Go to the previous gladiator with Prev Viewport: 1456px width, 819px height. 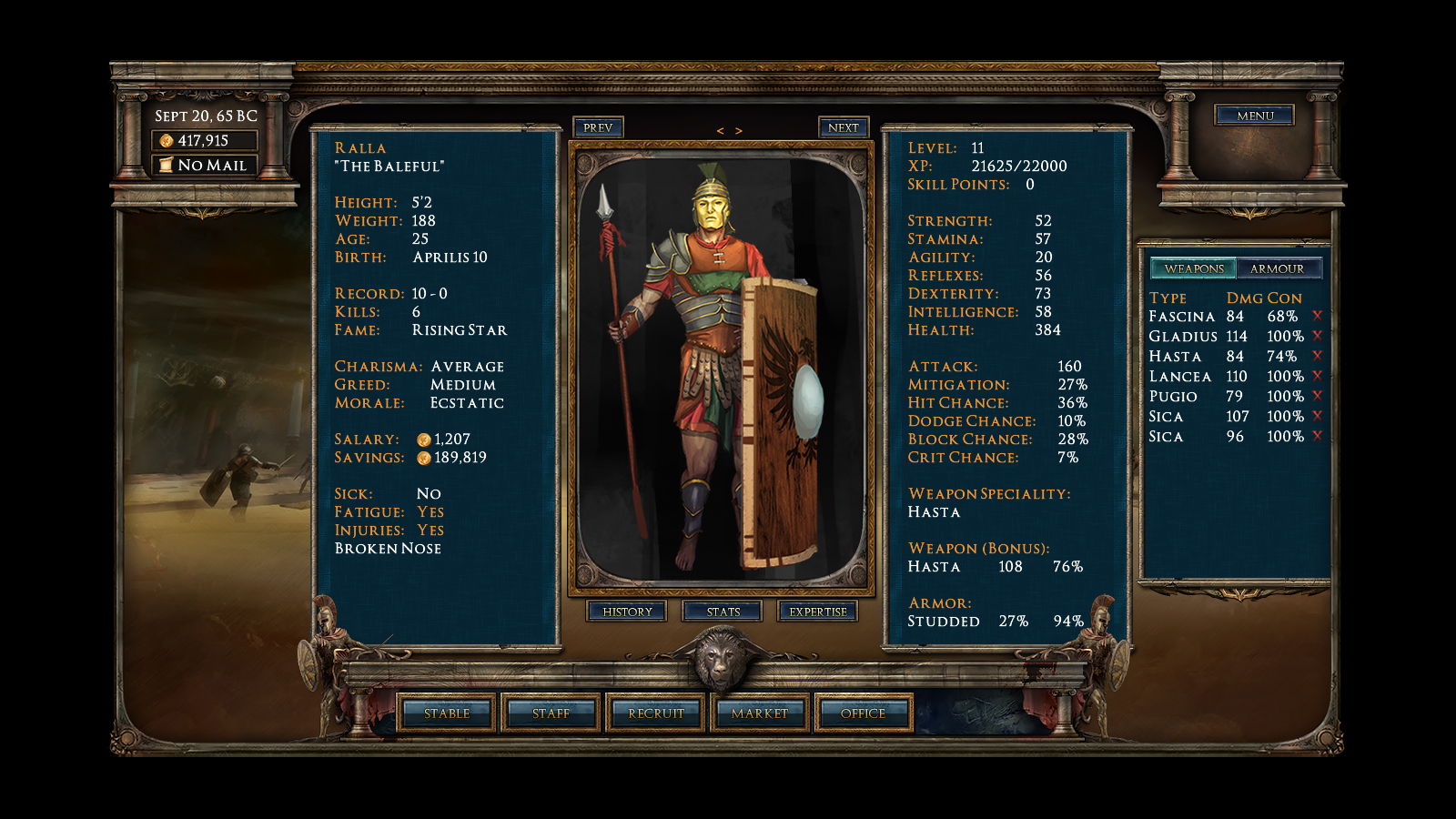coord(598,127)
